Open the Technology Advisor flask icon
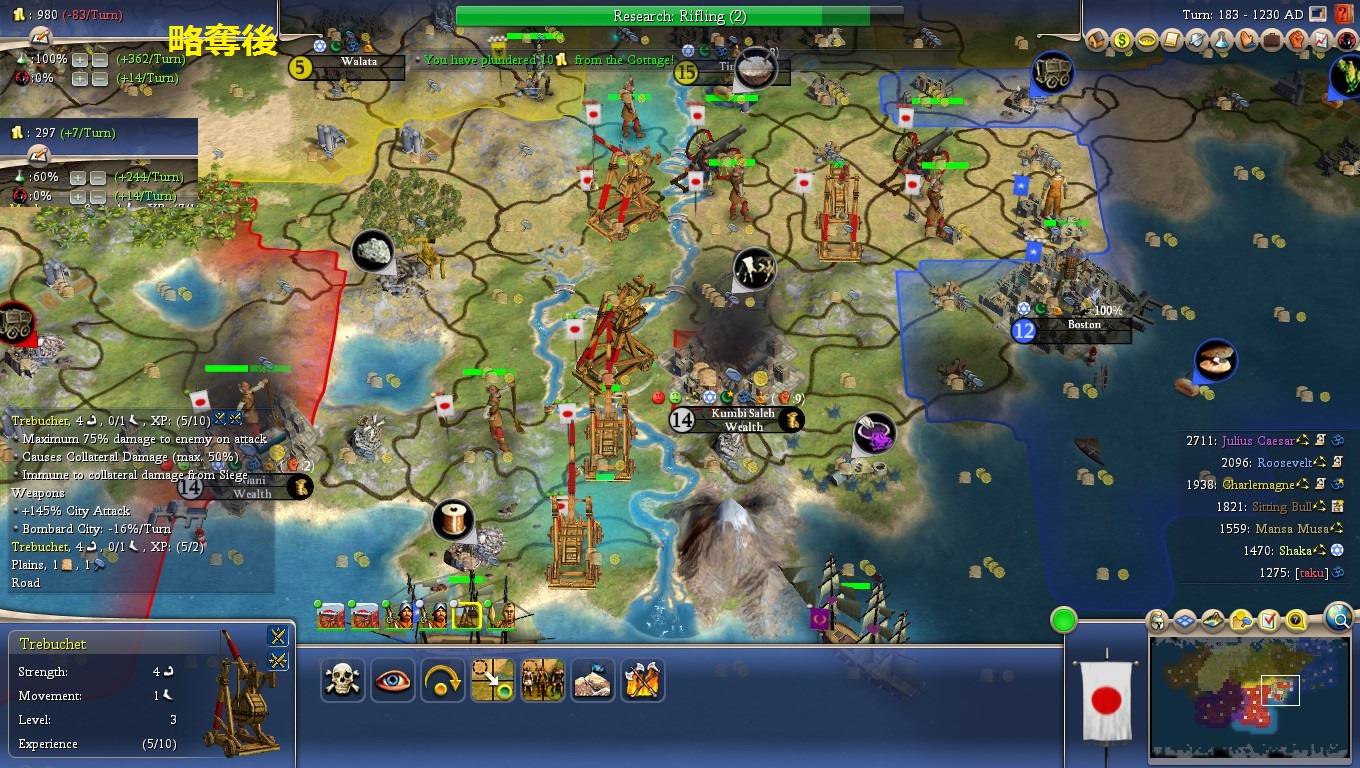This screenshot has height=768, width=1360. point(1221,41)
